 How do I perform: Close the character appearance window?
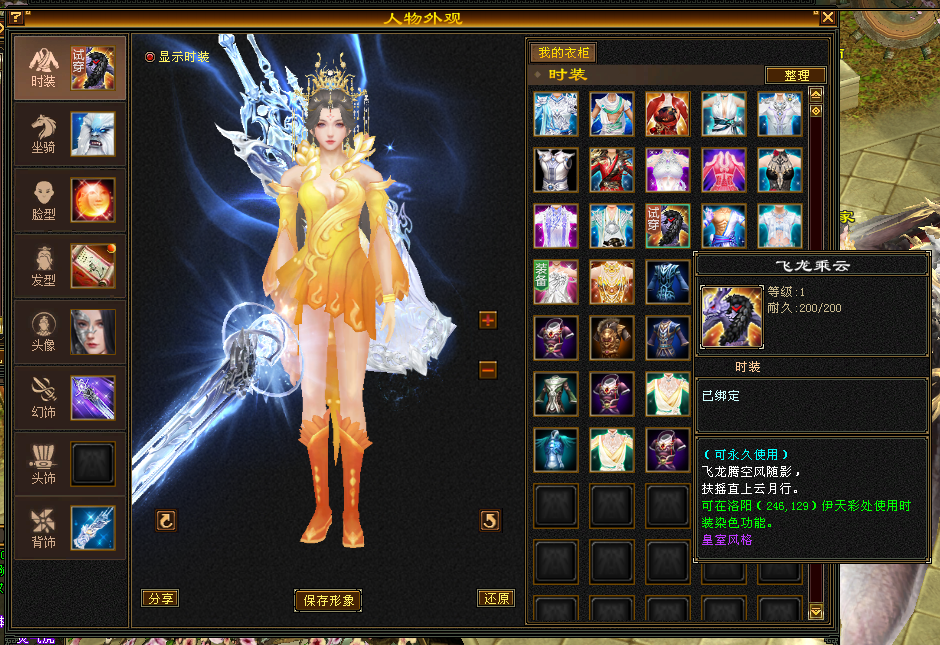point(827,17)
